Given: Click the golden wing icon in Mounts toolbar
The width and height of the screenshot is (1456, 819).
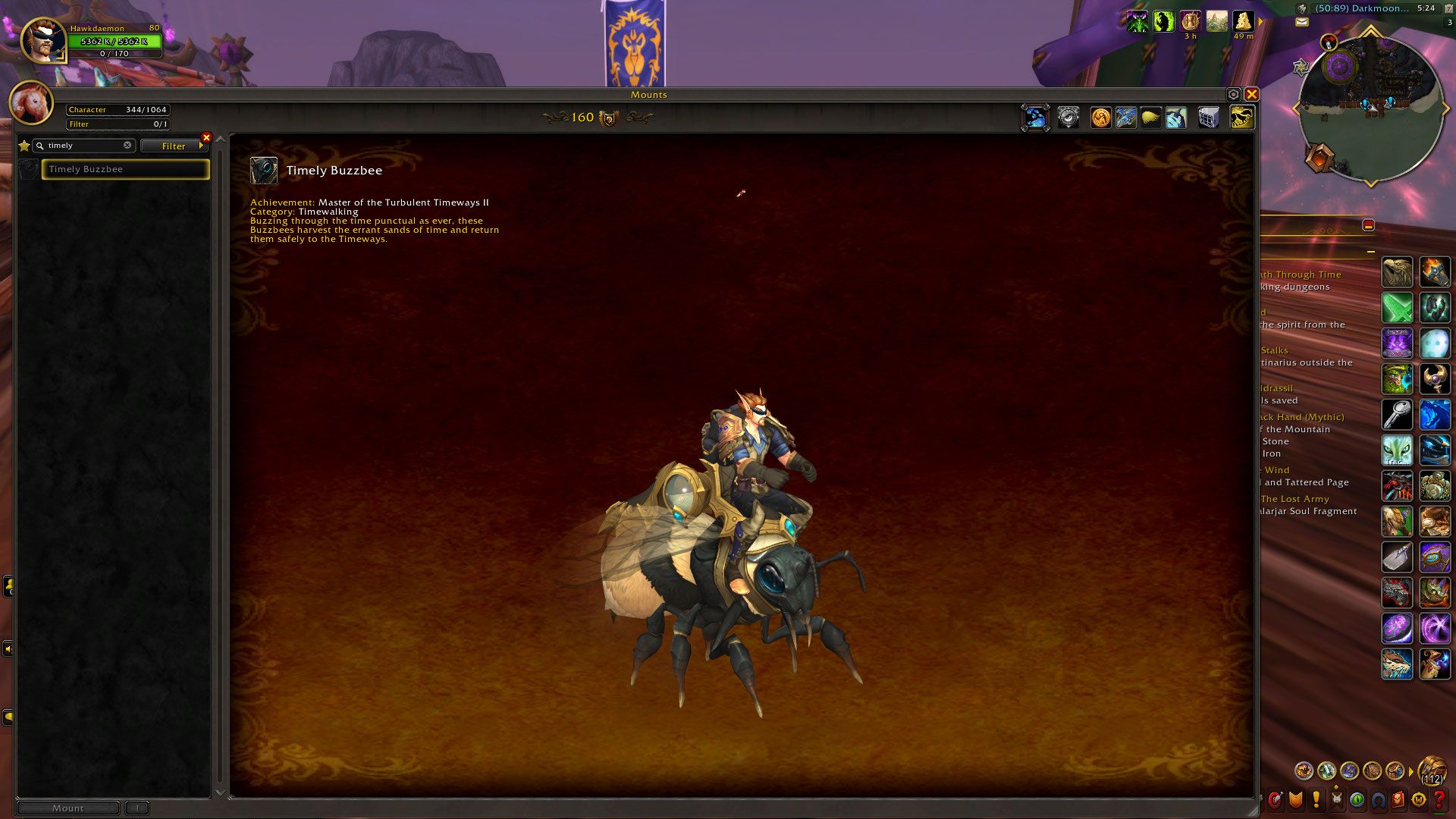Looking at the screenshot, I should (x=1150, y=118).
